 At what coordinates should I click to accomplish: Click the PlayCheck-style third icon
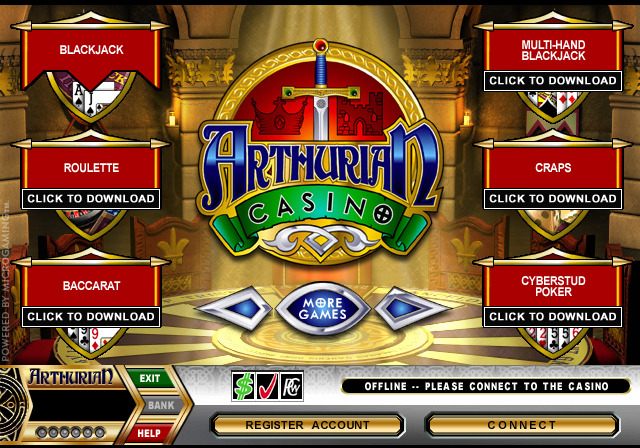coord(290,385)
